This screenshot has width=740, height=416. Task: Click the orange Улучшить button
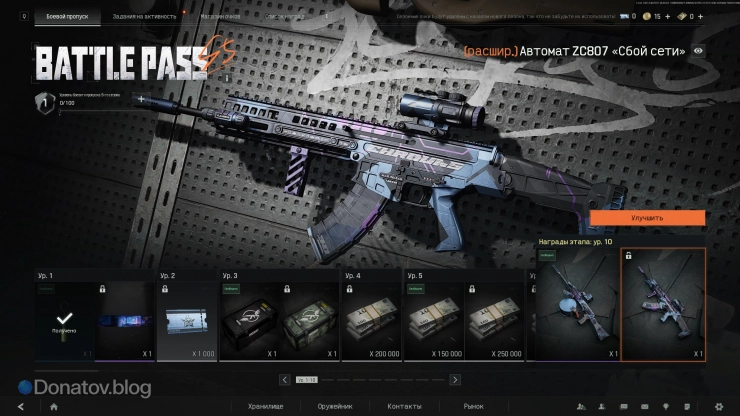(647, 217)
